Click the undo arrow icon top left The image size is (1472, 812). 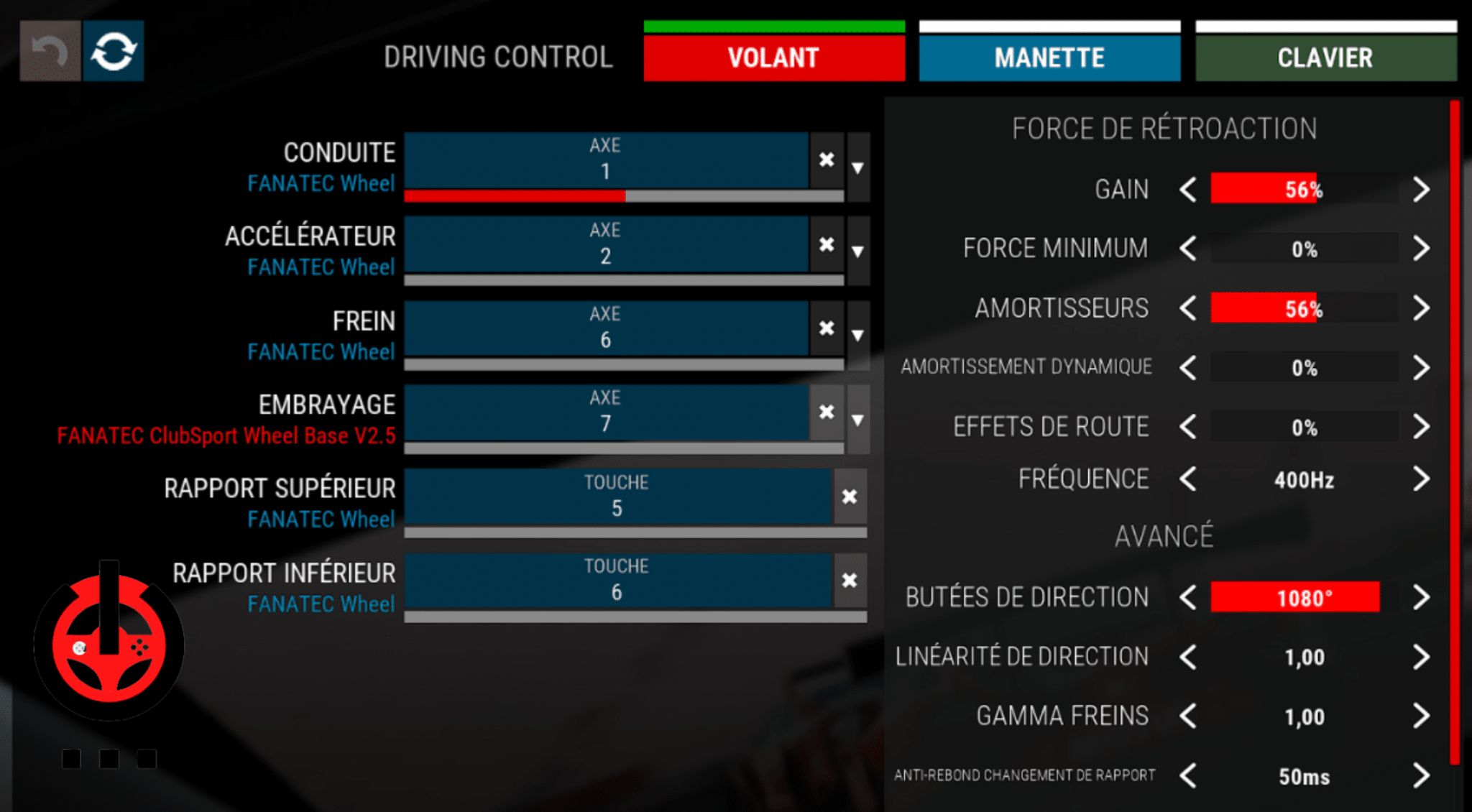pyautogui.click(x=49, y=50)
